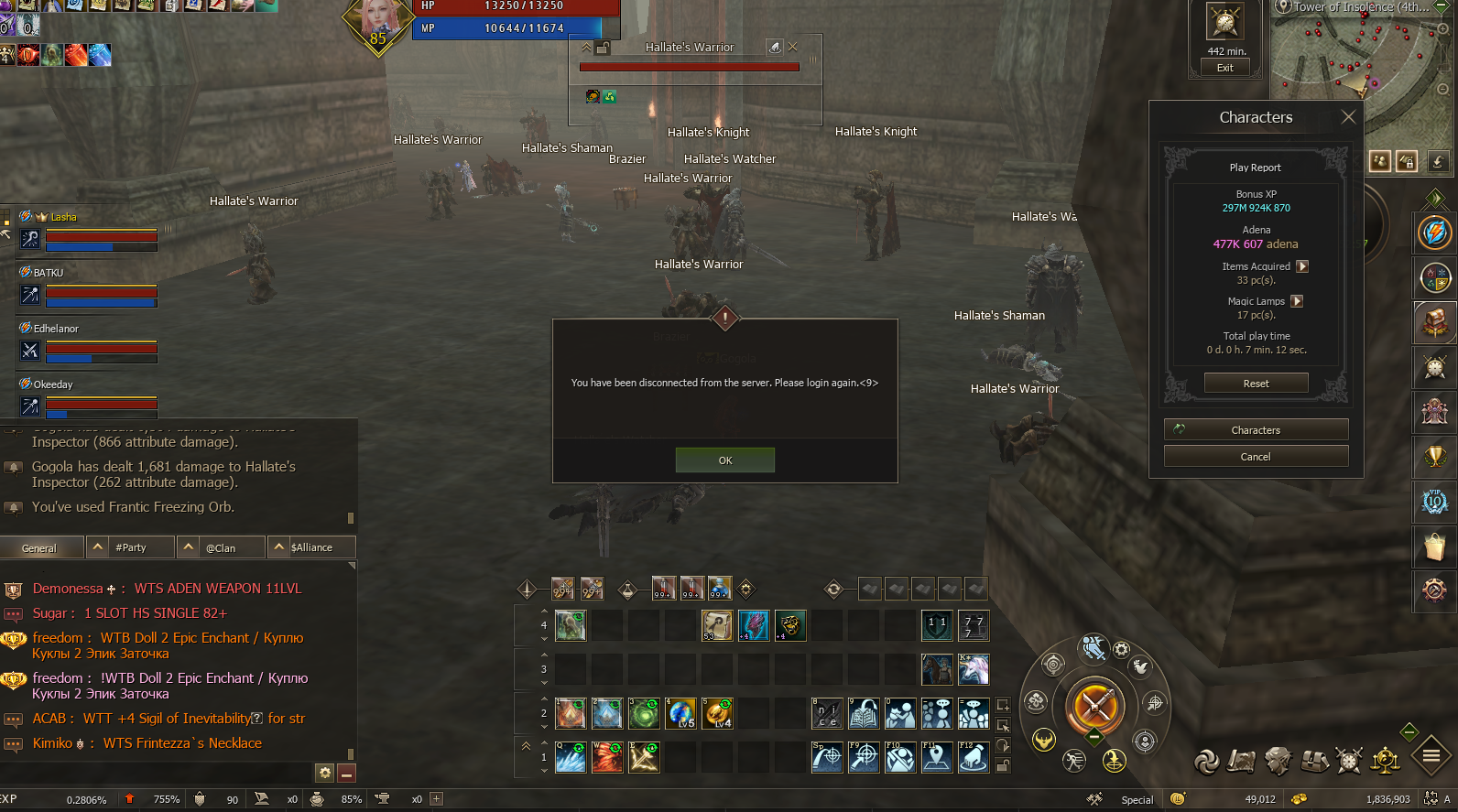Viewport: 1458px width, 812px height.
Task: Close the Hallate's Warrior target window
Action: 793,47
